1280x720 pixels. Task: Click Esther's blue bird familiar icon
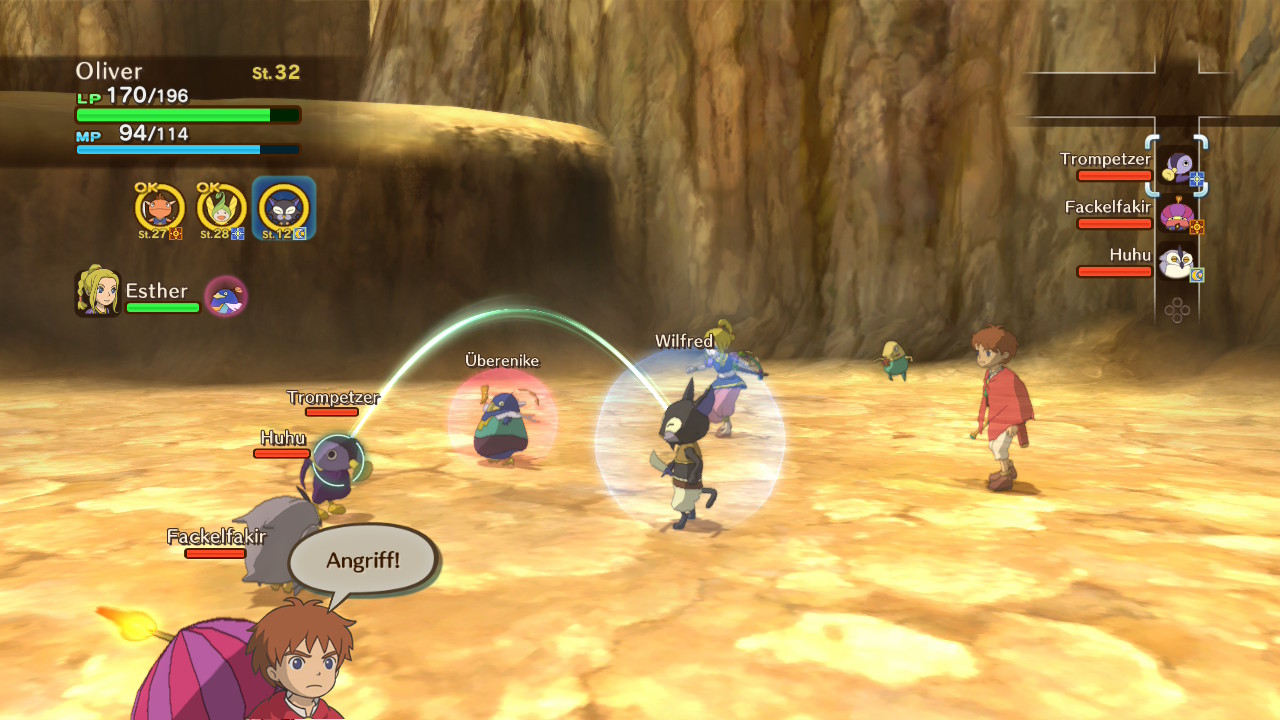tap(226, 296)
